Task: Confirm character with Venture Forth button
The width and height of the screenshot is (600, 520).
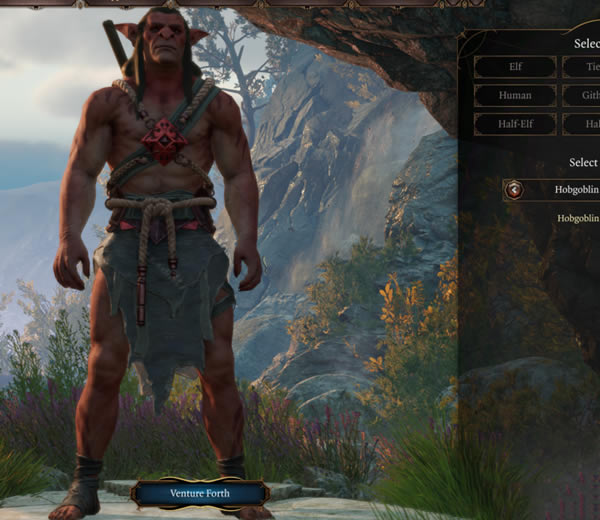Action: 200,492
